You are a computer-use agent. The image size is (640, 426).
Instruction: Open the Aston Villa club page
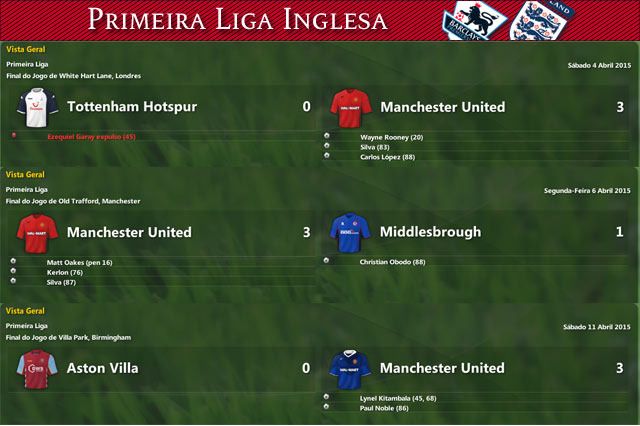point(102,368)
